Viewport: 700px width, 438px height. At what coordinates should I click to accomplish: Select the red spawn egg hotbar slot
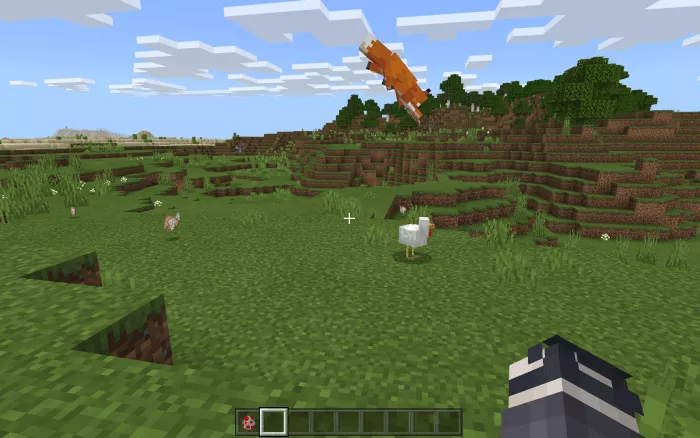(248, 422)
